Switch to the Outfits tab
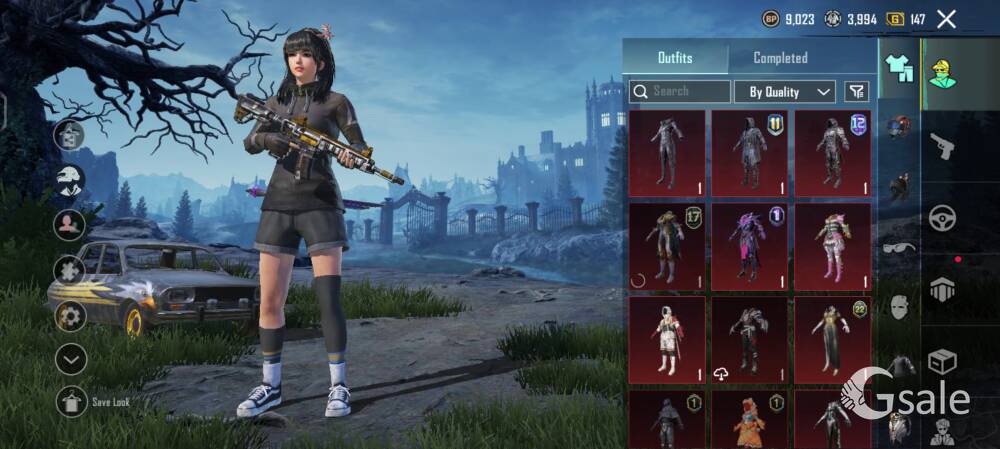 click(675, 58)
